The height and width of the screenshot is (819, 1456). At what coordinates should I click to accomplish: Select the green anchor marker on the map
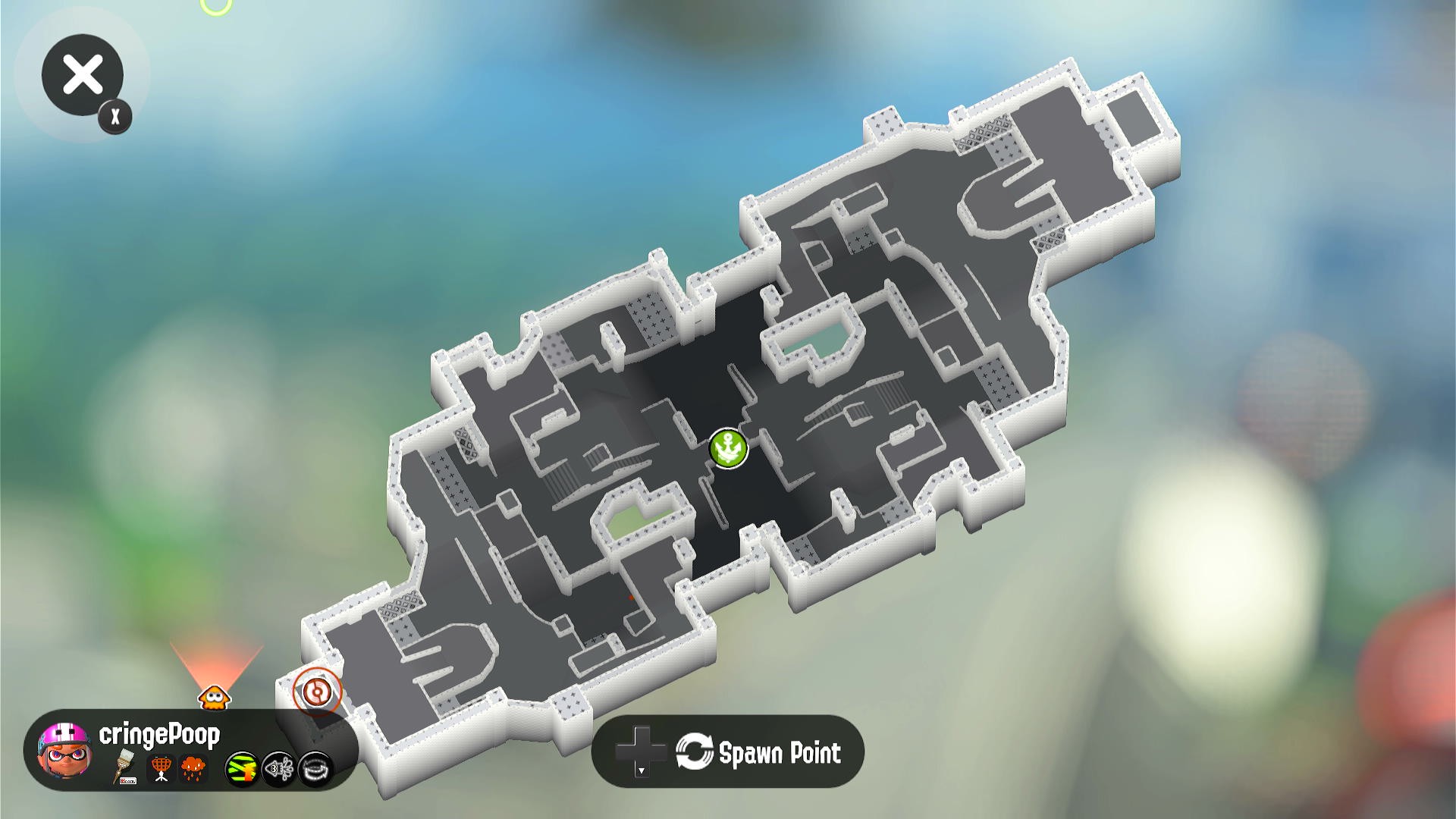[x=729, y=448]
